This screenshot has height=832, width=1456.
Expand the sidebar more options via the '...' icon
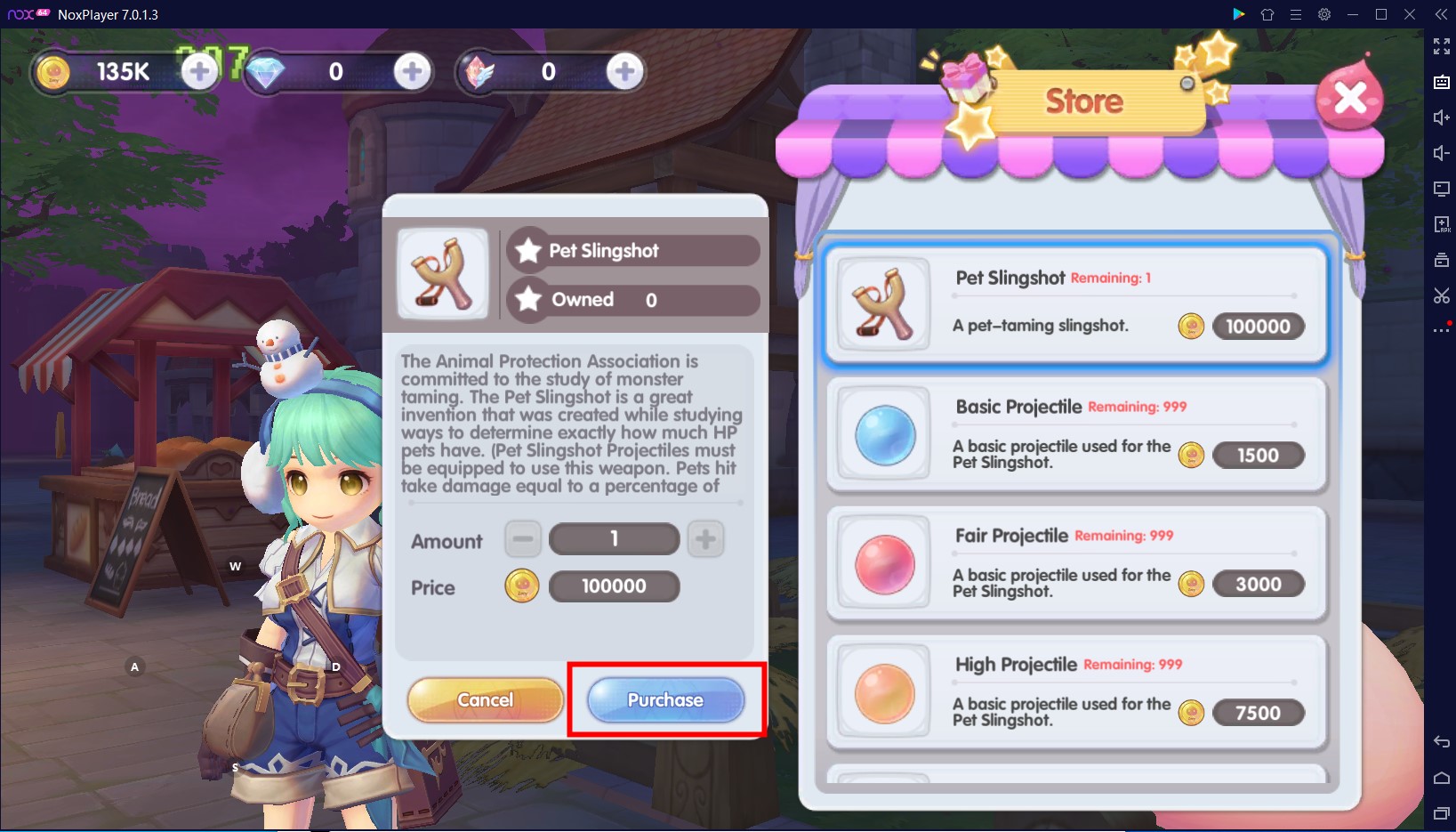(1441, 330)
